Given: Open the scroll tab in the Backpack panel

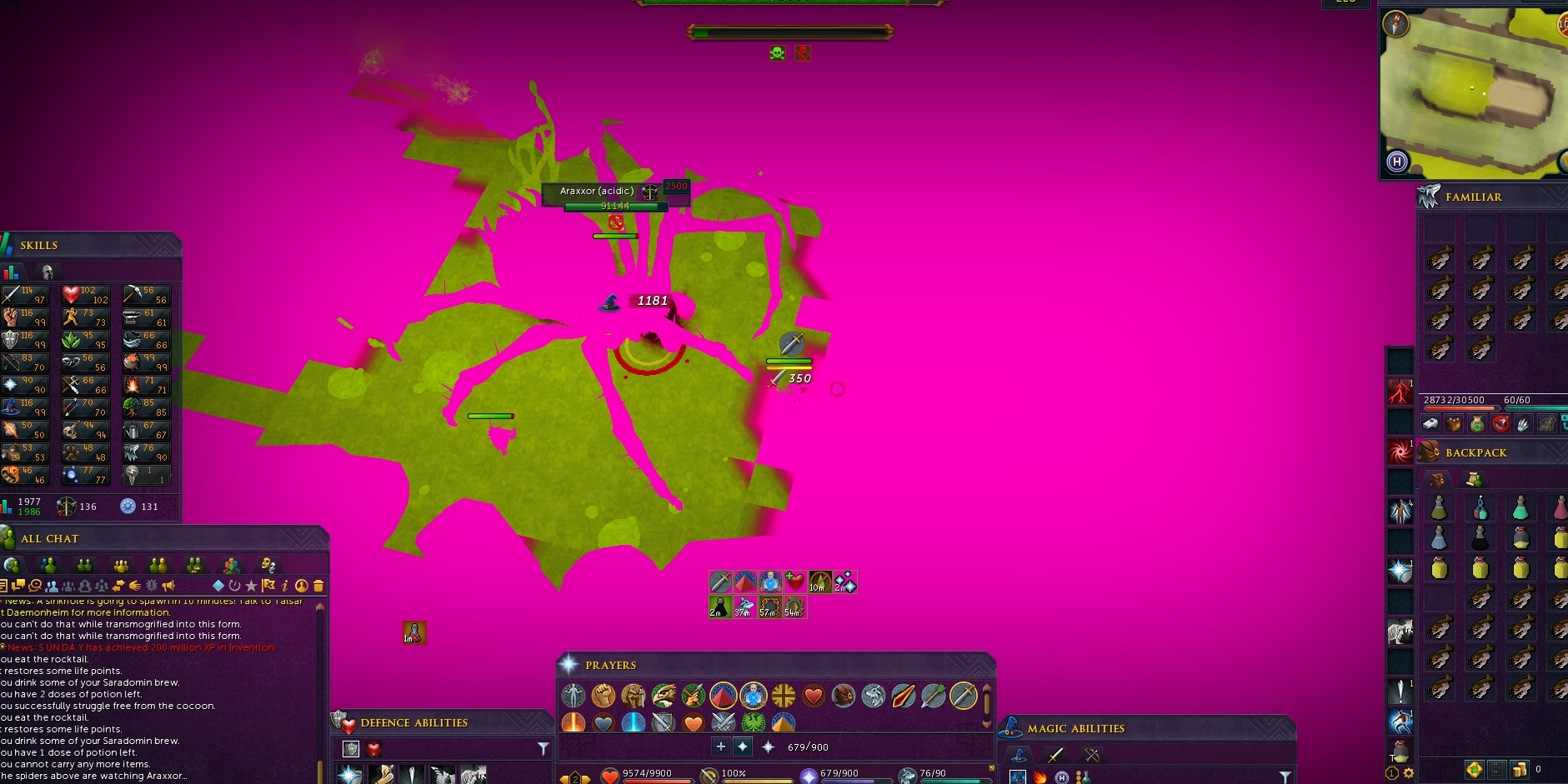Looking at the screenshot, I should (1473, 480).
